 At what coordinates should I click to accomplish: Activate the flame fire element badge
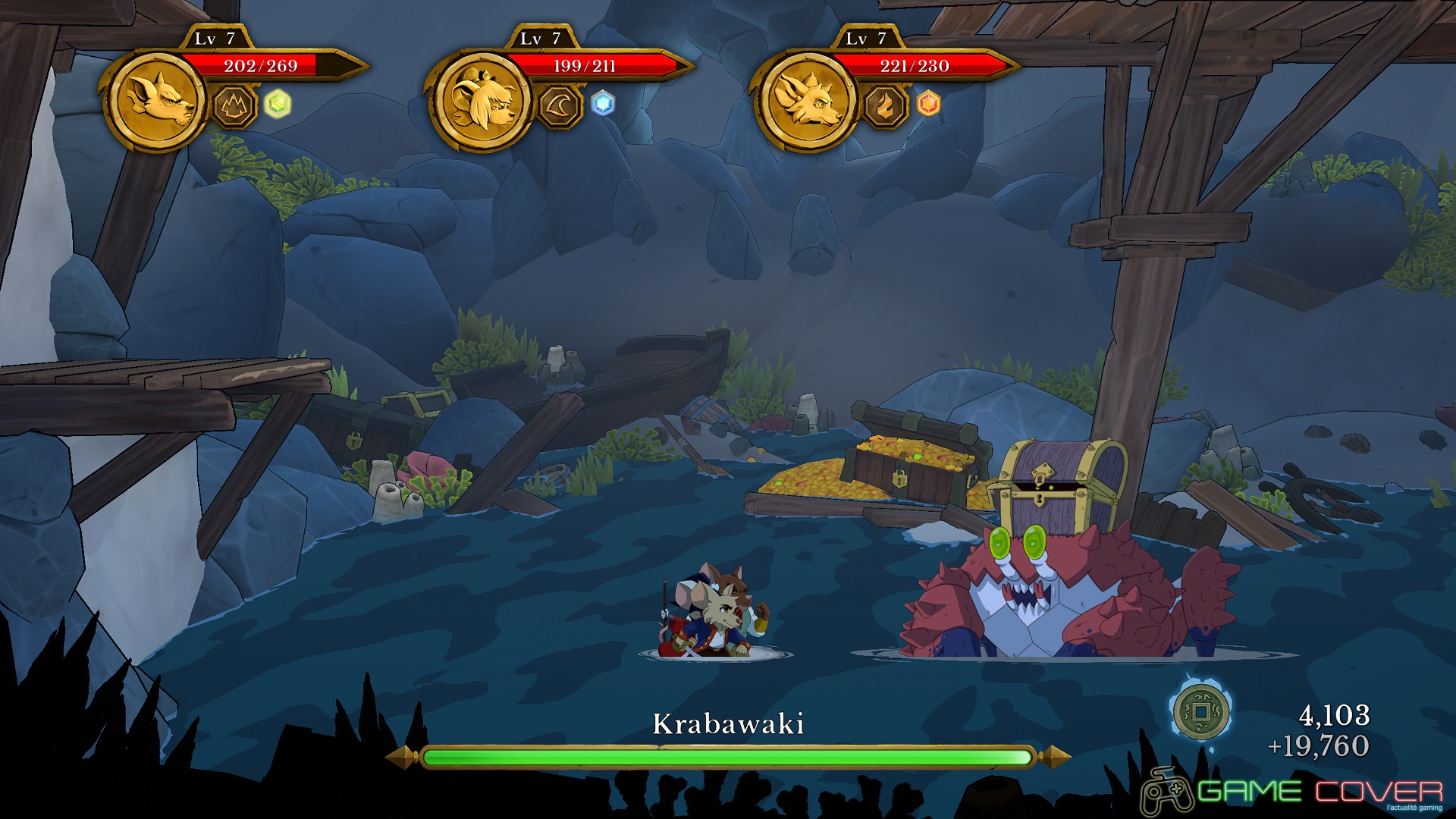pyautogui.click(x=884, y=105)
